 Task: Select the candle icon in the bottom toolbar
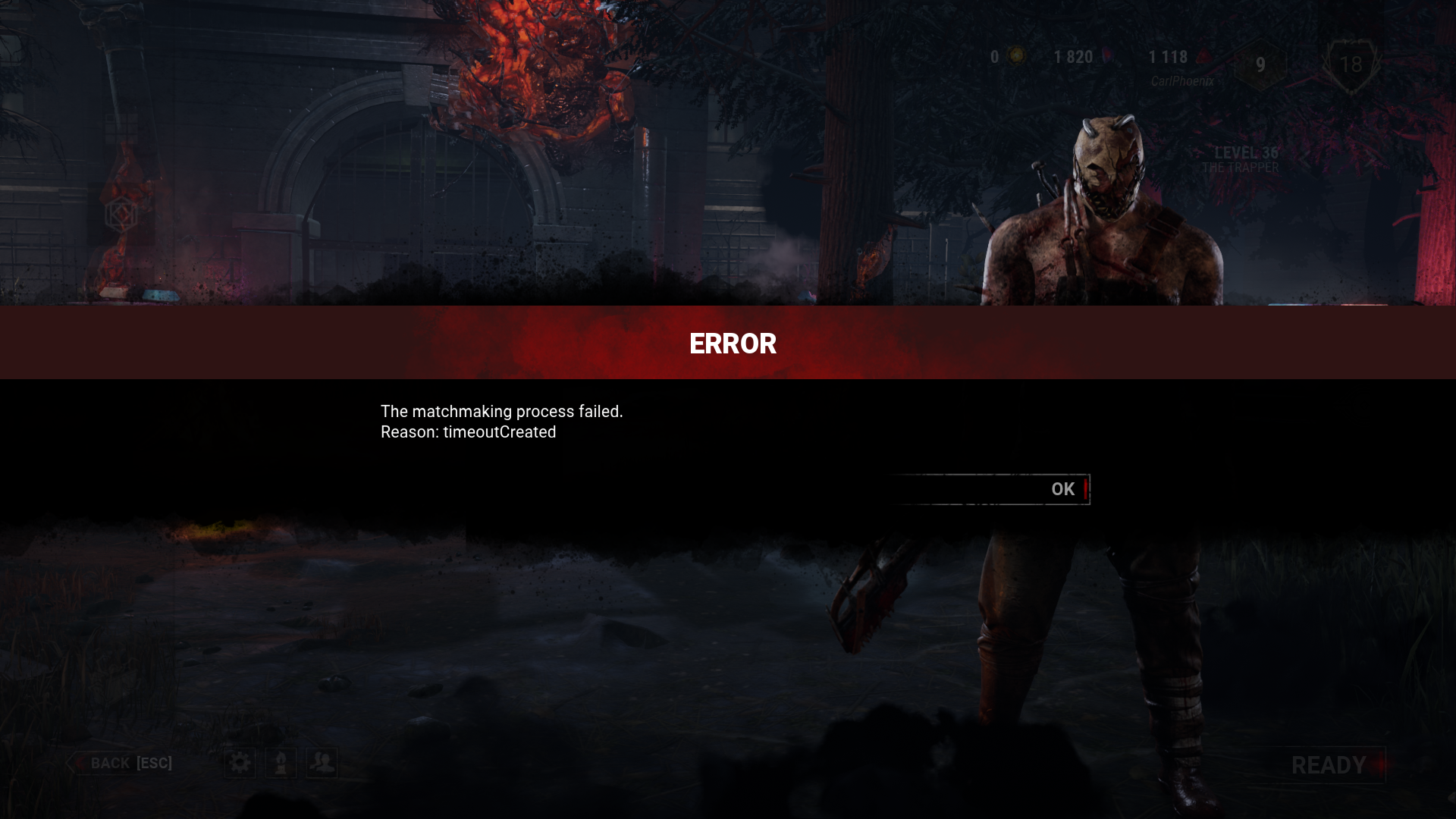coord(281,763)
